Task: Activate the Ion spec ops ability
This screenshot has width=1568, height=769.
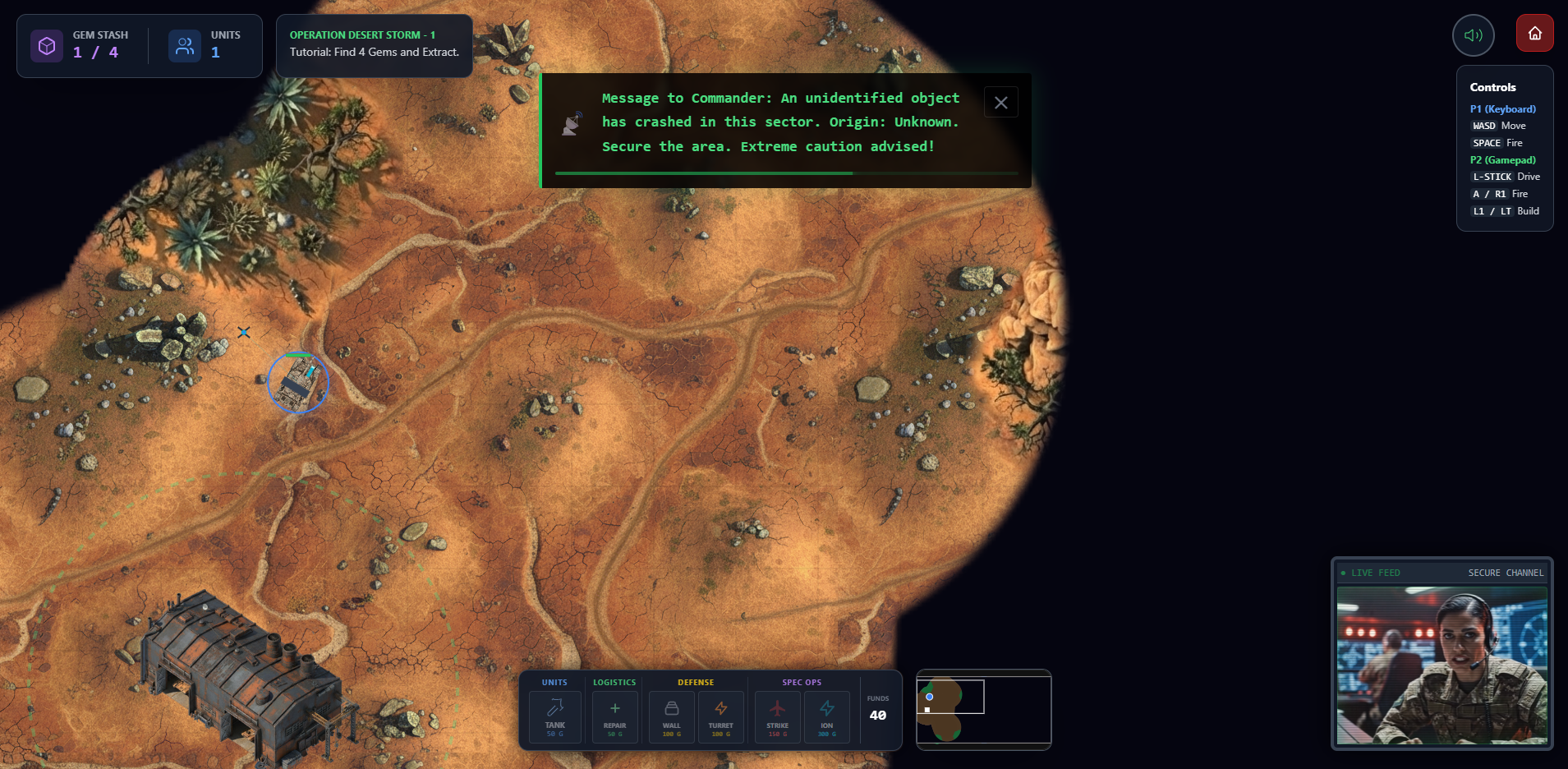Action: point(826,716)
